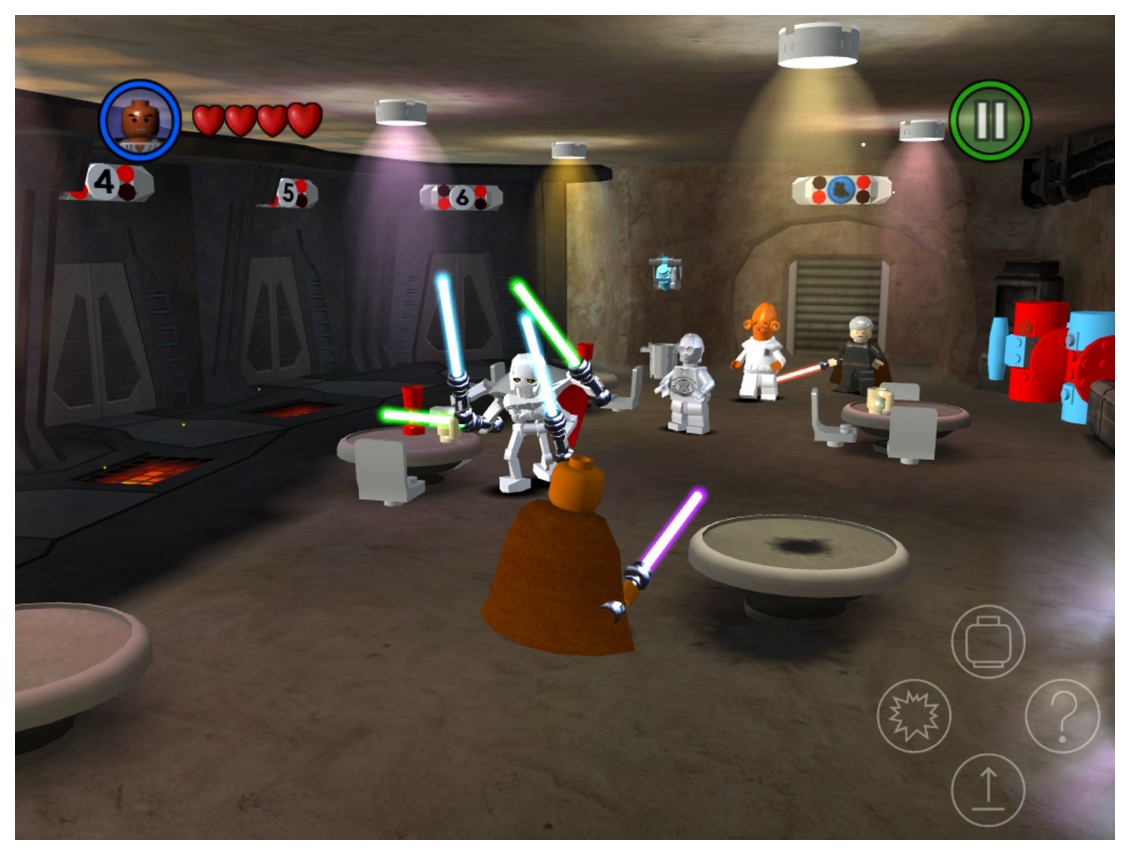Tap the Mace Windu character portrait
The height and width of the screenshot is (855, 1130).
[140, 120]
